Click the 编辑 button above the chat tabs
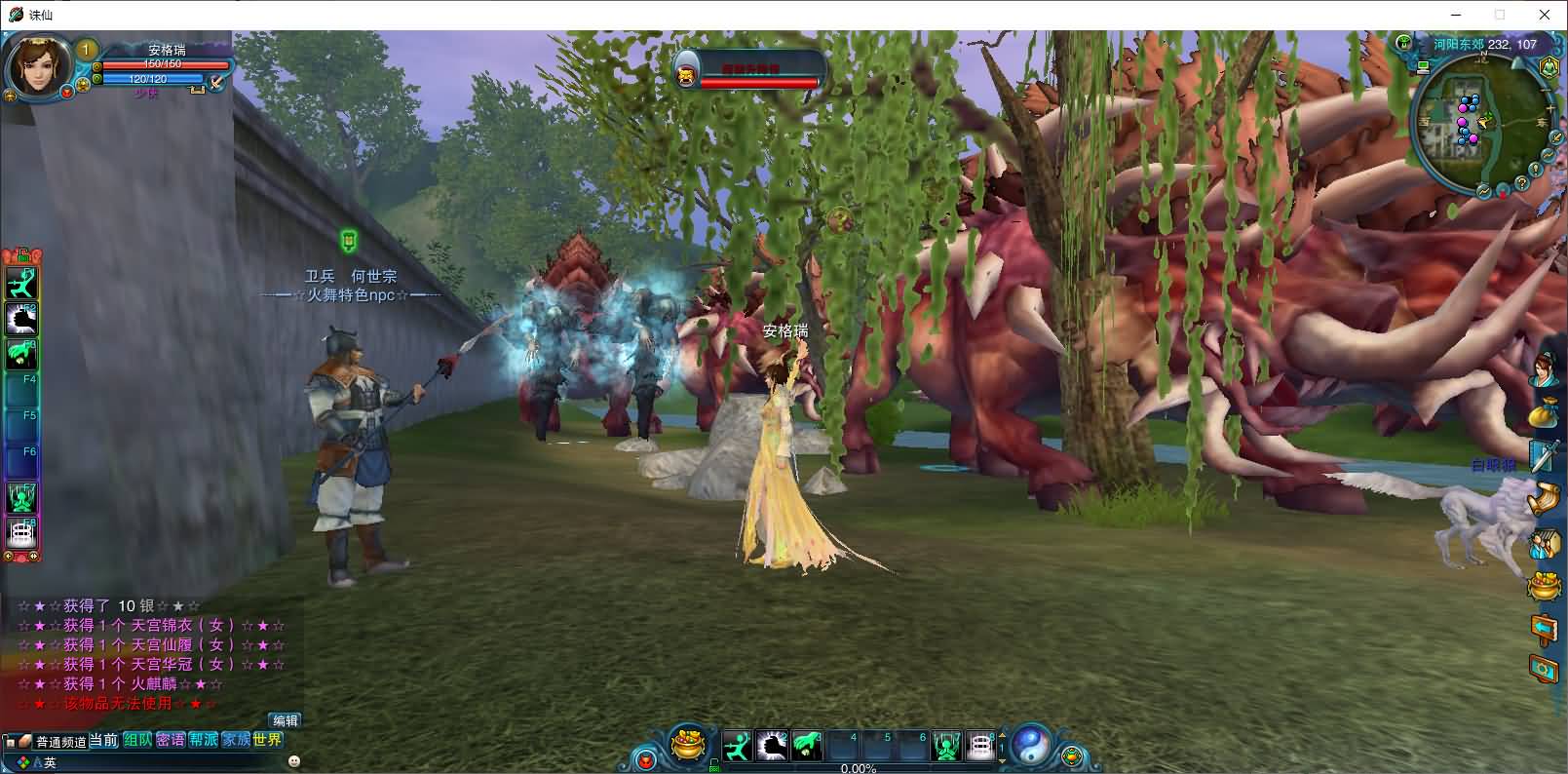Viewport: 1568px width, 774px height. pos(286,720)
